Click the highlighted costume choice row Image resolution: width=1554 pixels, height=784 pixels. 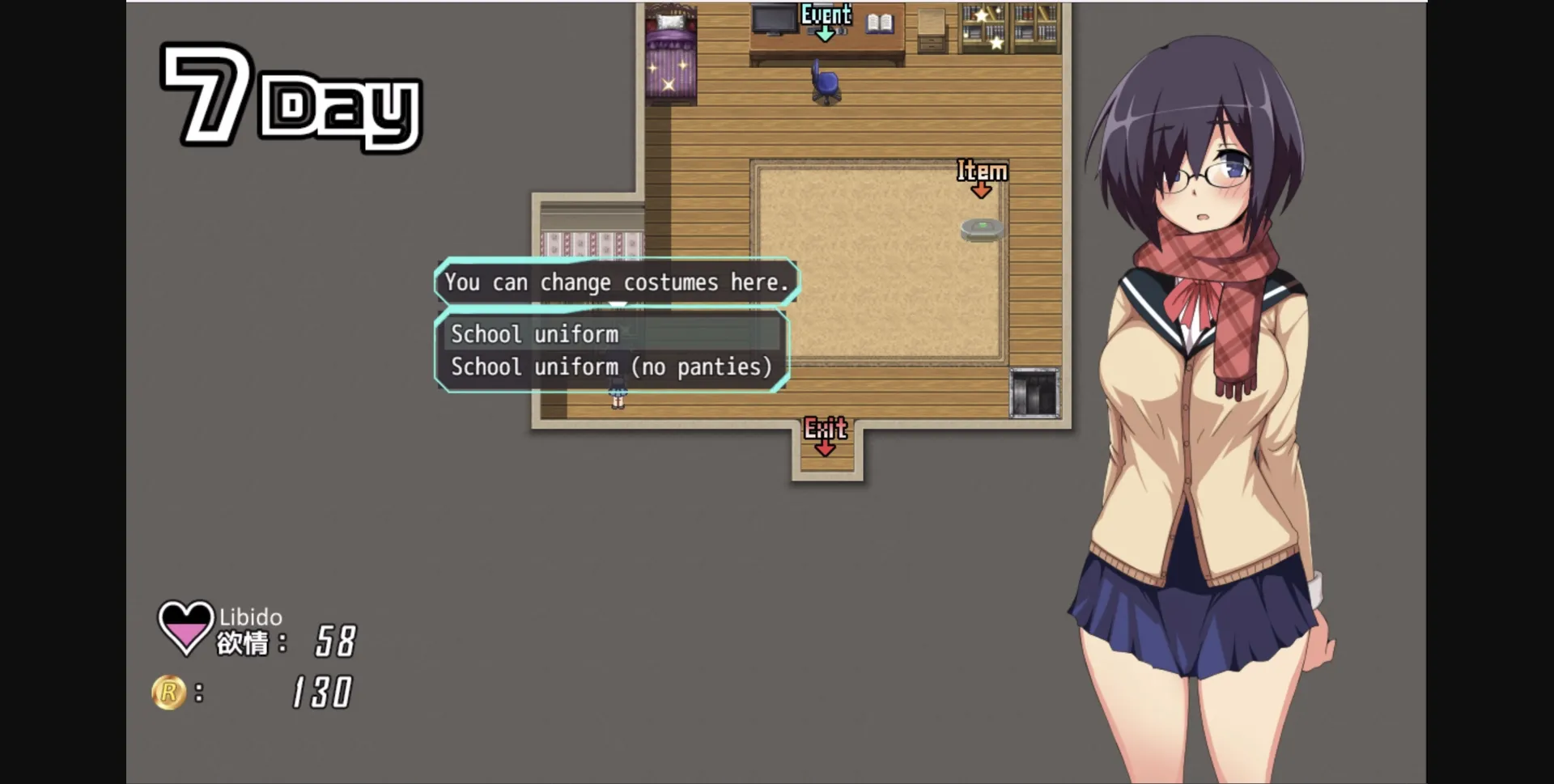607,334
